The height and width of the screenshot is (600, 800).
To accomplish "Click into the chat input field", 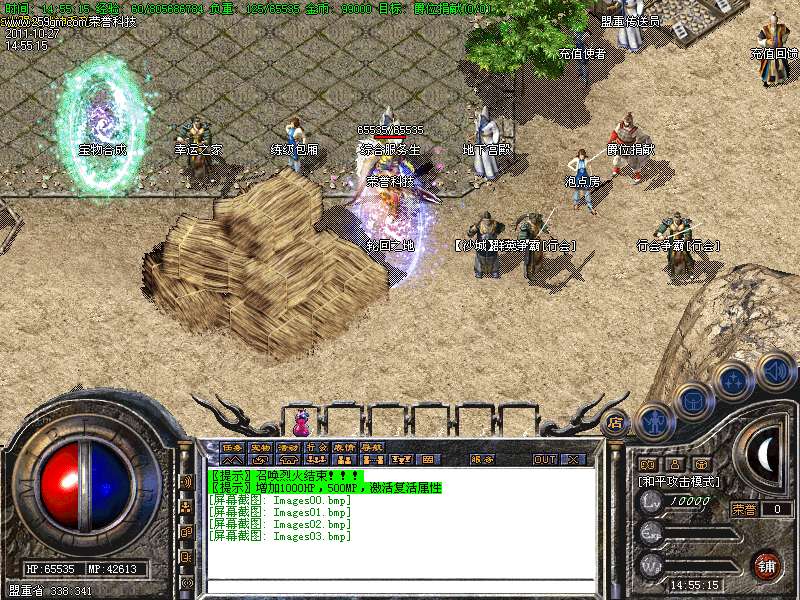I will pyautogui.click(x=400, y=588).
